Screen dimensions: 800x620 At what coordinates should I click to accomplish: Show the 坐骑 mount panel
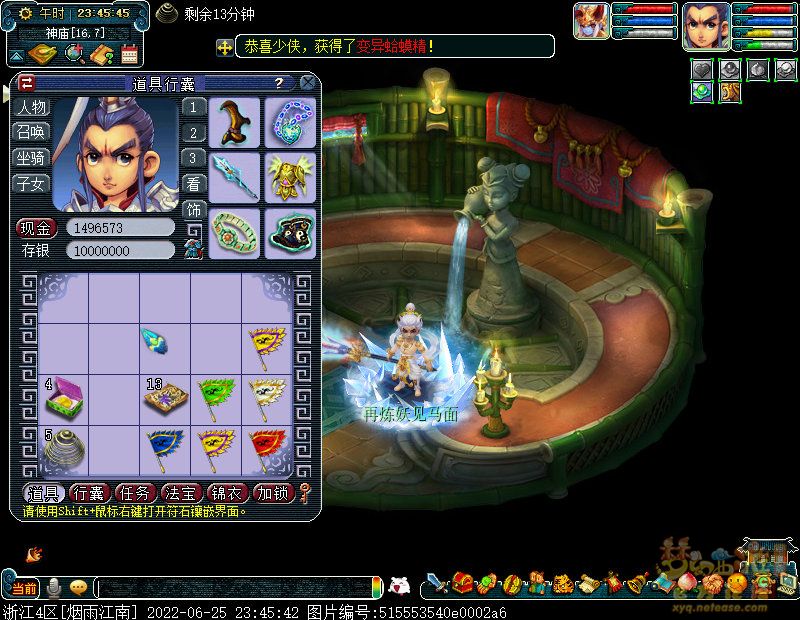click(31, 157)
